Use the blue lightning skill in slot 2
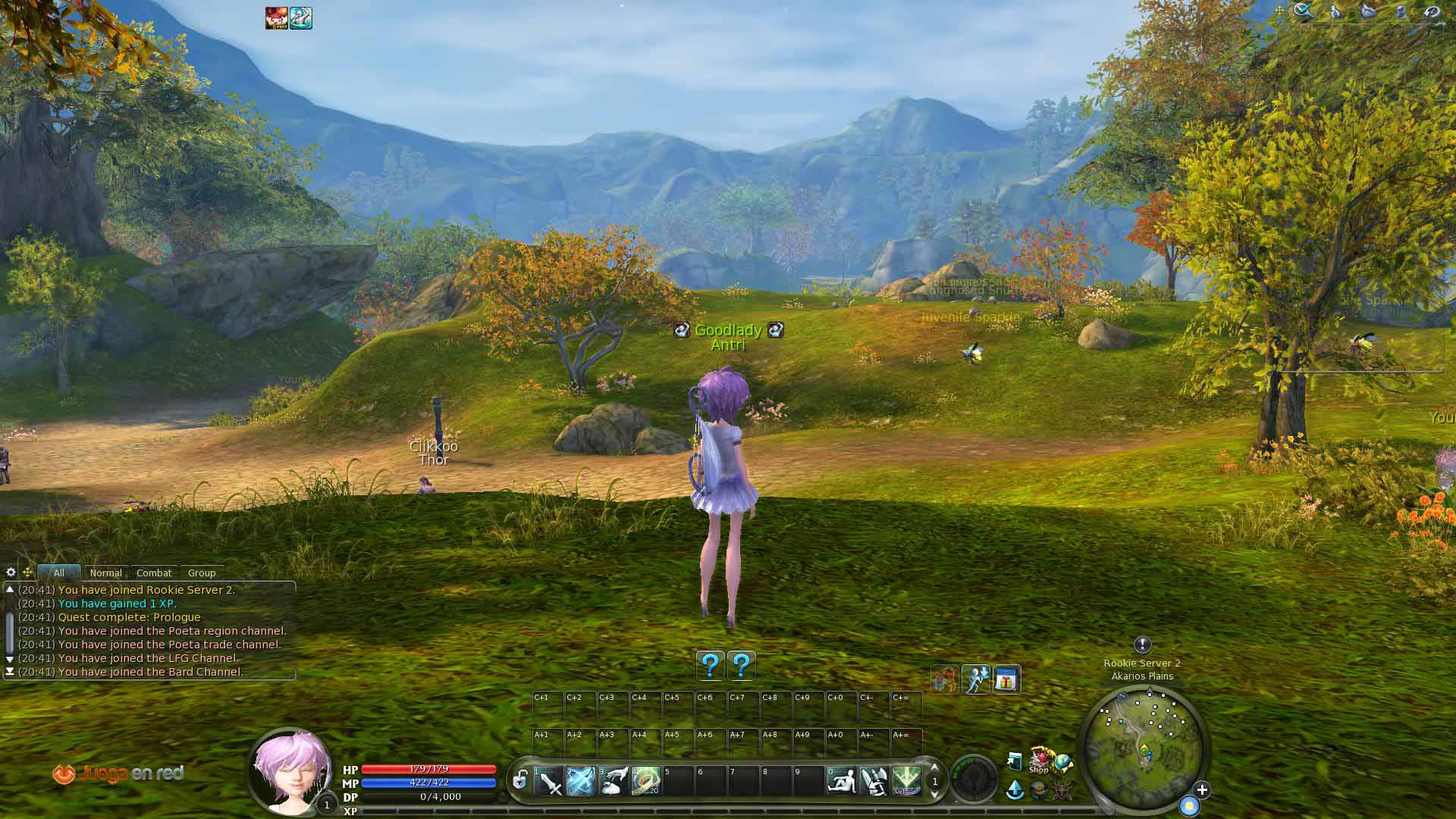1456x819 pixels. click(581, 781)
